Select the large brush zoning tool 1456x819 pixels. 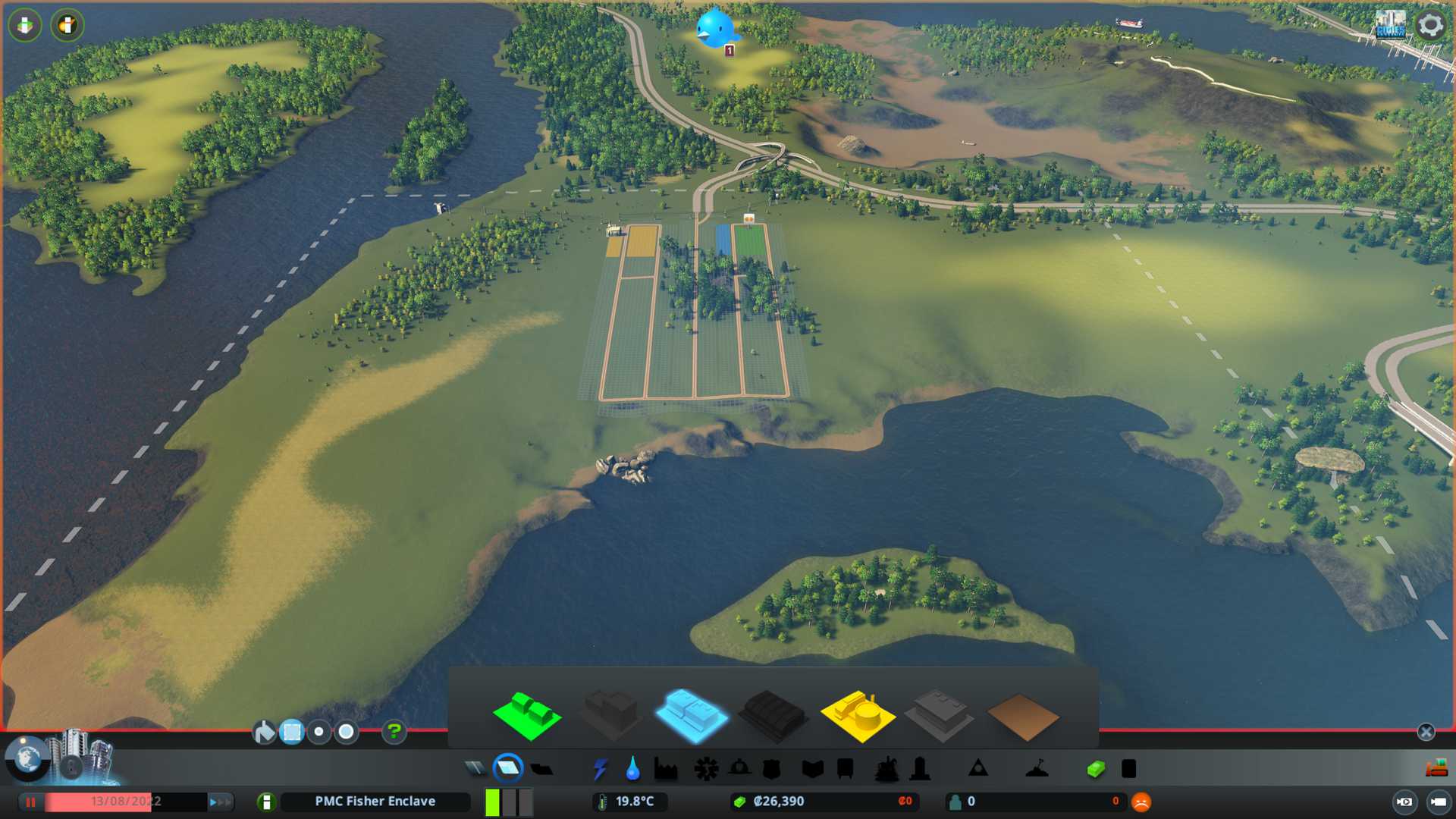click(x=347, y=733)
